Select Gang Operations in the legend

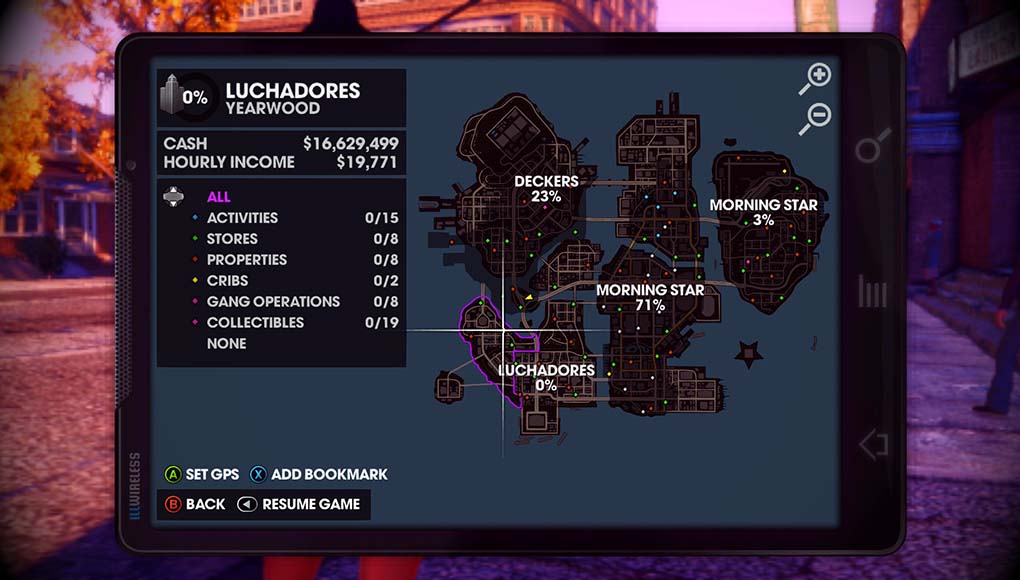pyautogui.click(x=273, y=302)
